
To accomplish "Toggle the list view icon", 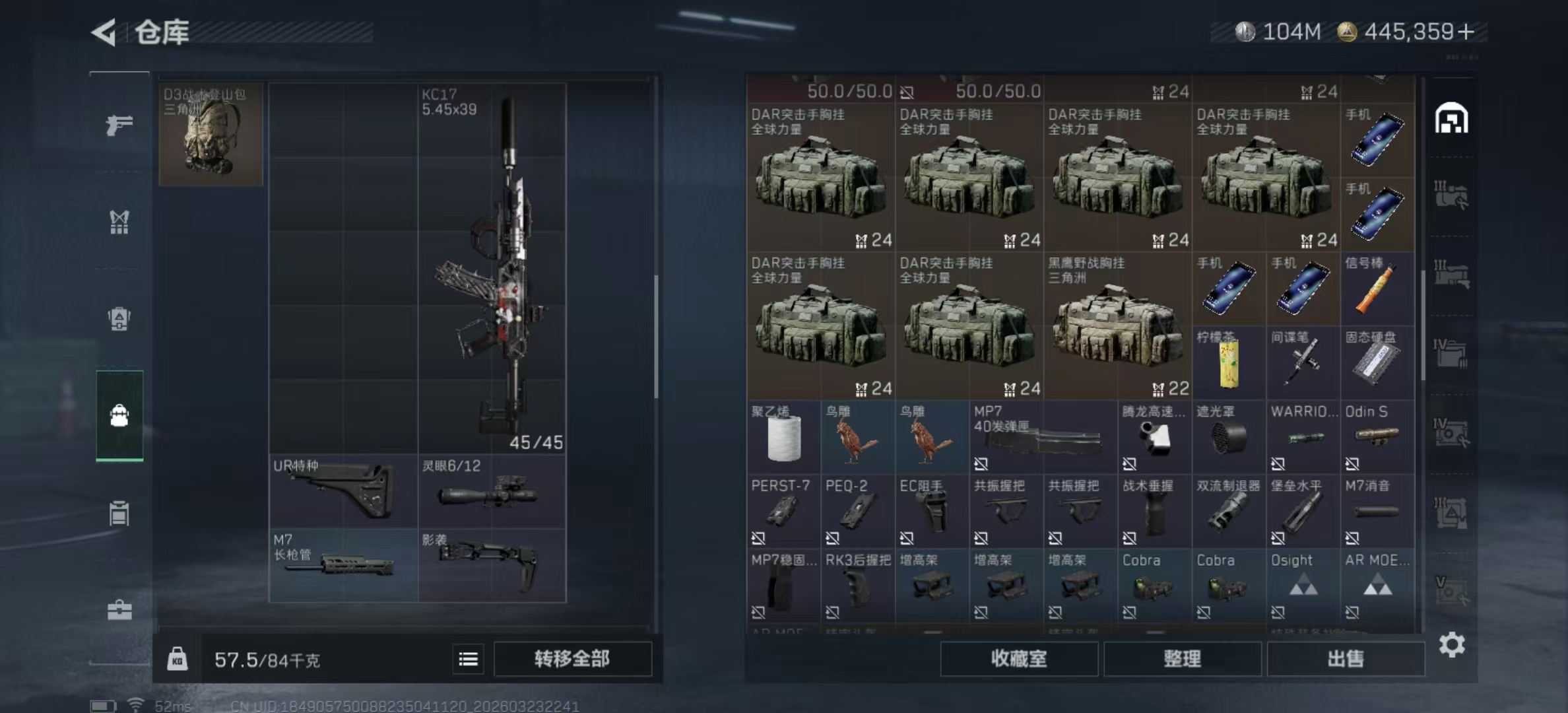I will click(x=468, y=659).
